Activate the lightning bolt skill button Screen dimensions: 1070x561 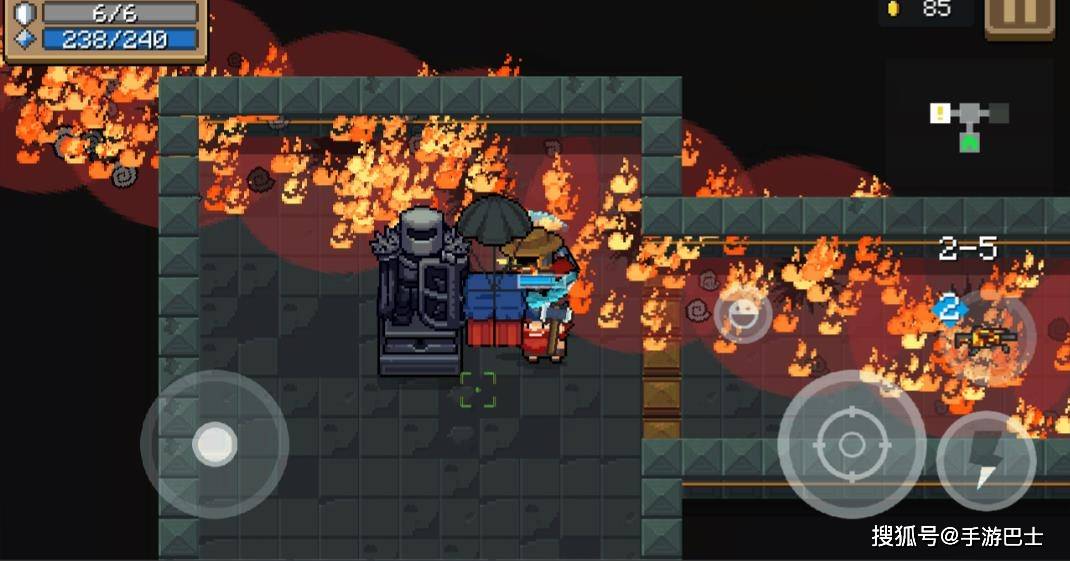click(x=986, y=460)
